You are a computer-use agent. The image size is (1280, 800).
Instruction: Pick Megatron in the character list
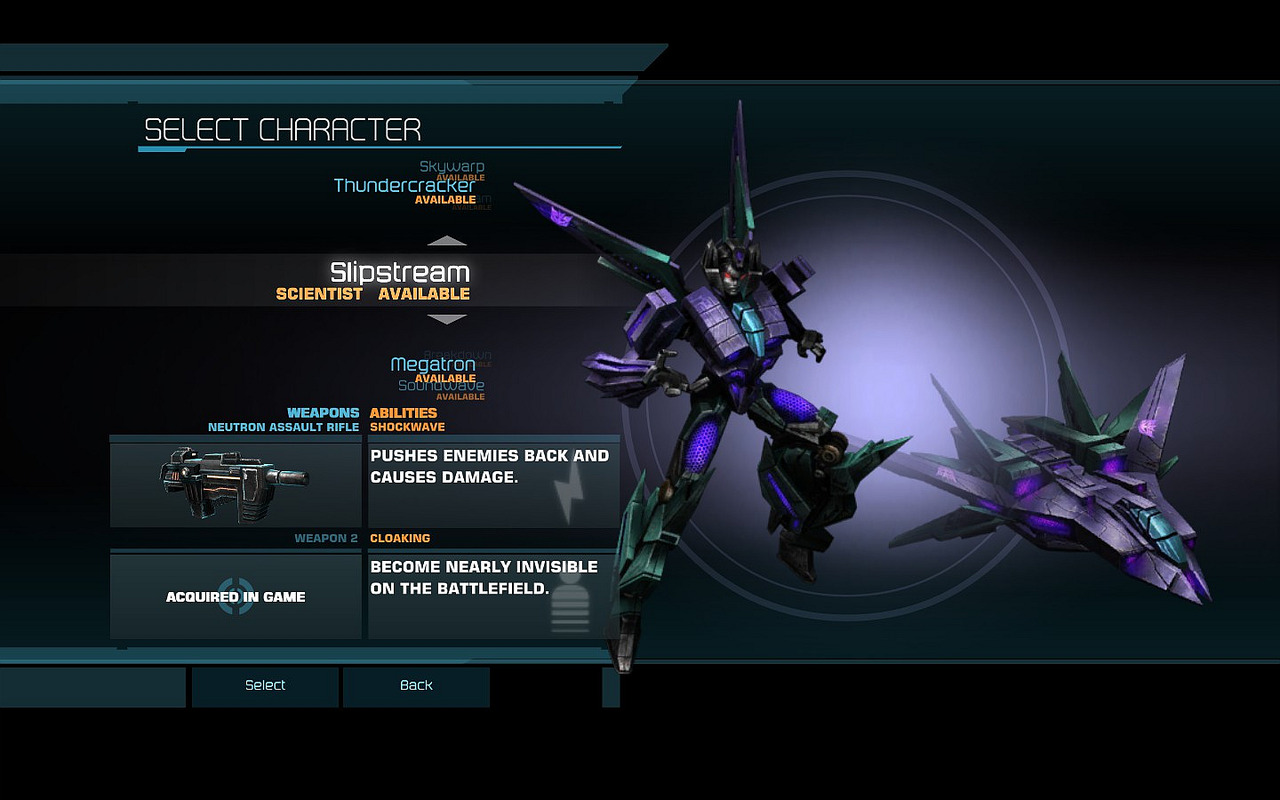[432, 365]
